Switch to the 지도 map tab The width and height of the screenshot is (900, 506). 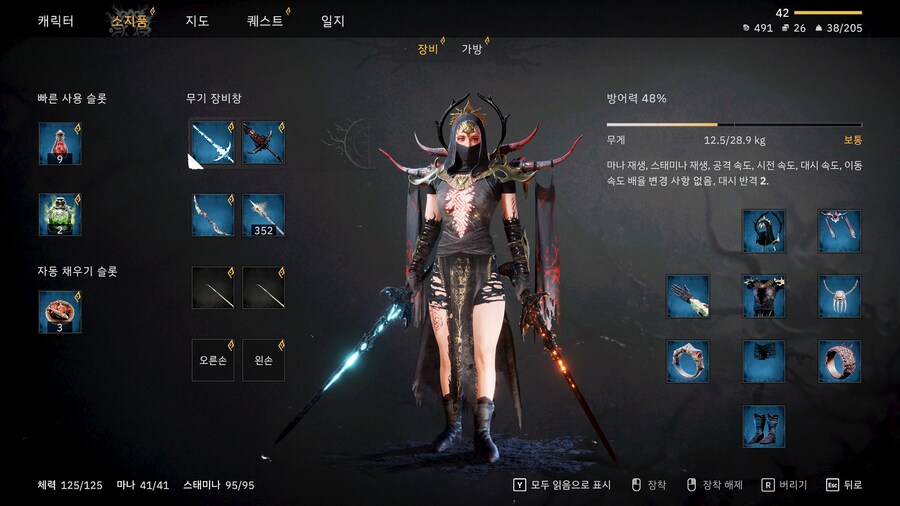point(197,20)
